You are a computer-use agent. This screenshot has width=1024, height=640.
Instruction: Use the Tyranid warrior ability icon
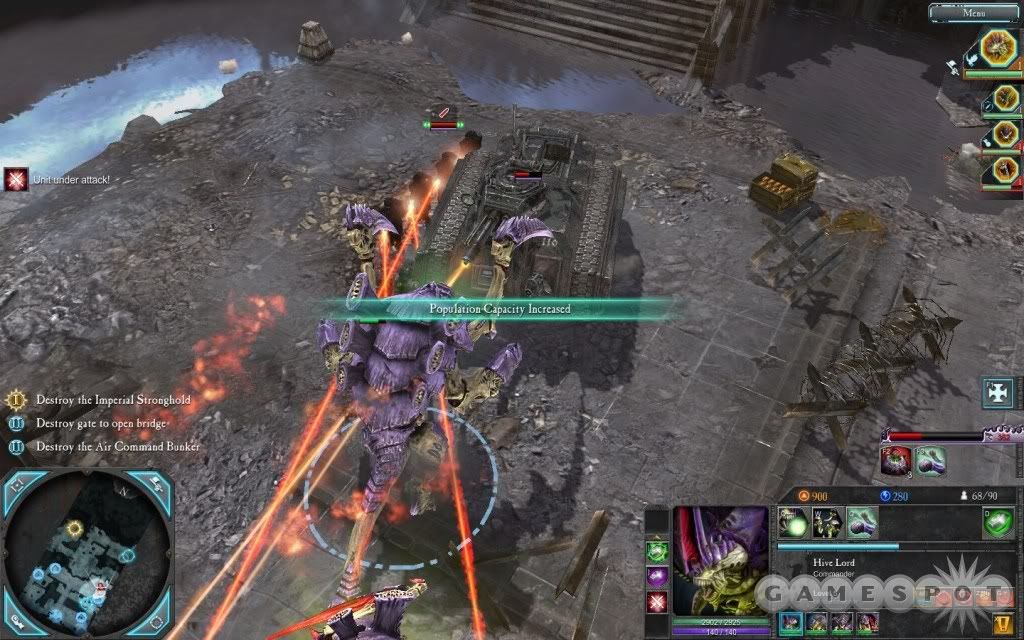(827, 522)
